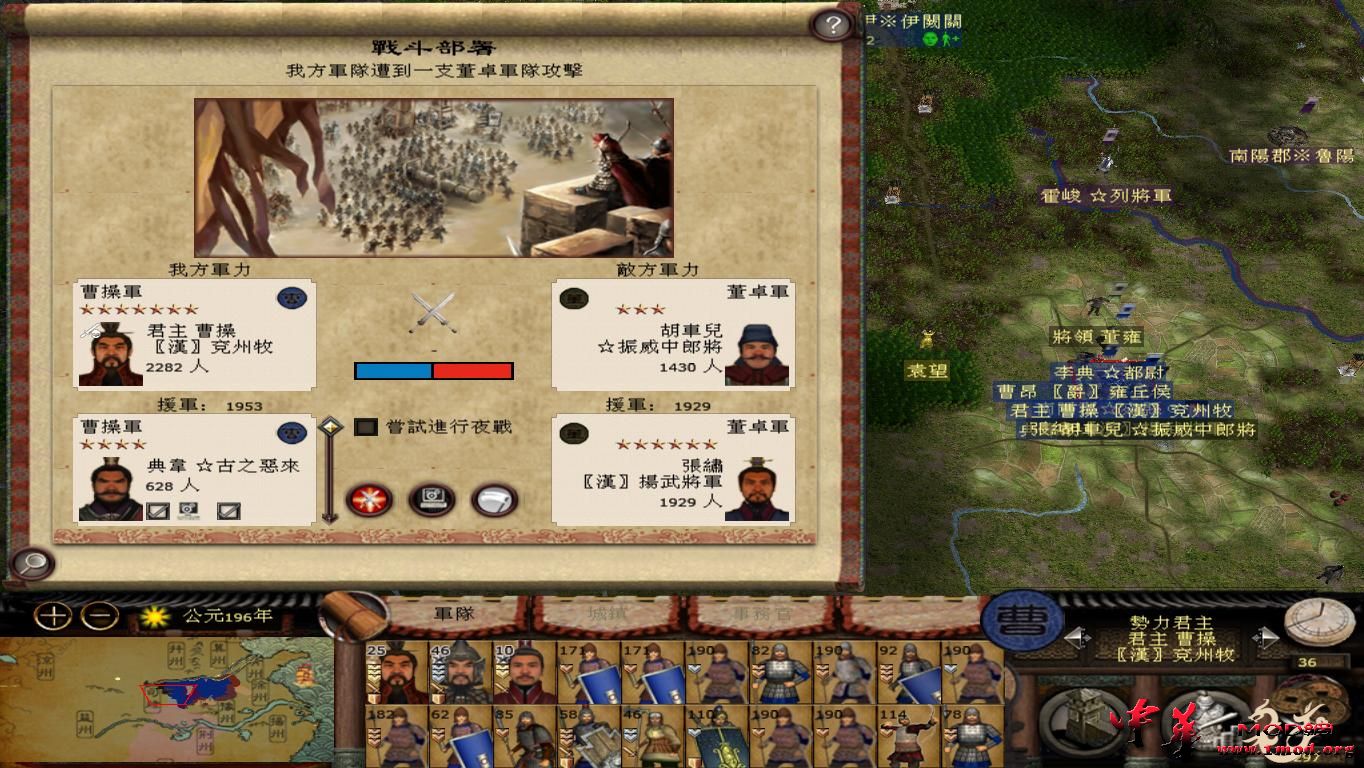Click the blue-red battle odds bar
This screenshot has width=1364, height=768.
click(432, 371)
